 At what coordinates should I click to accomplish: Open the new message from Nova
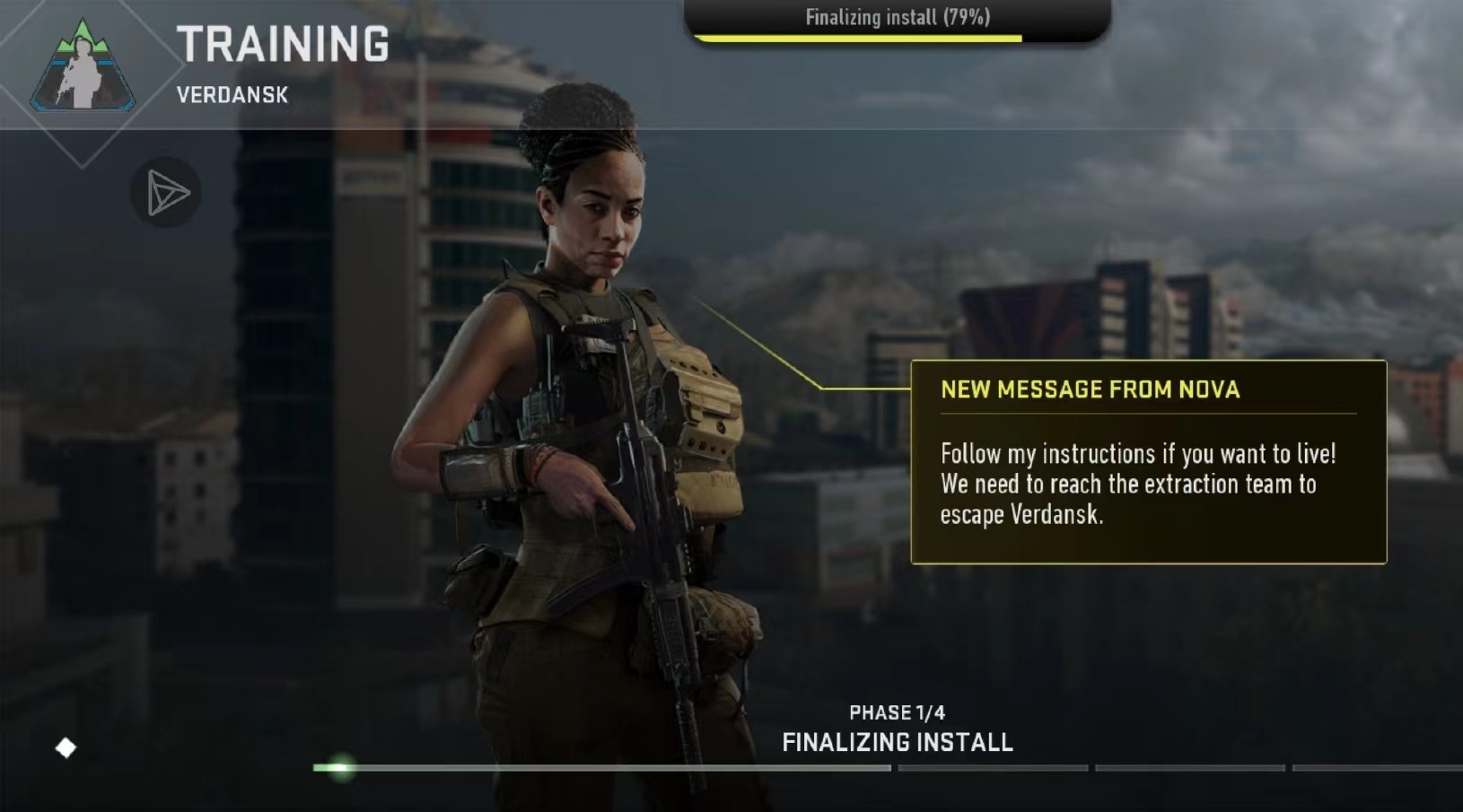(1148, 461)
